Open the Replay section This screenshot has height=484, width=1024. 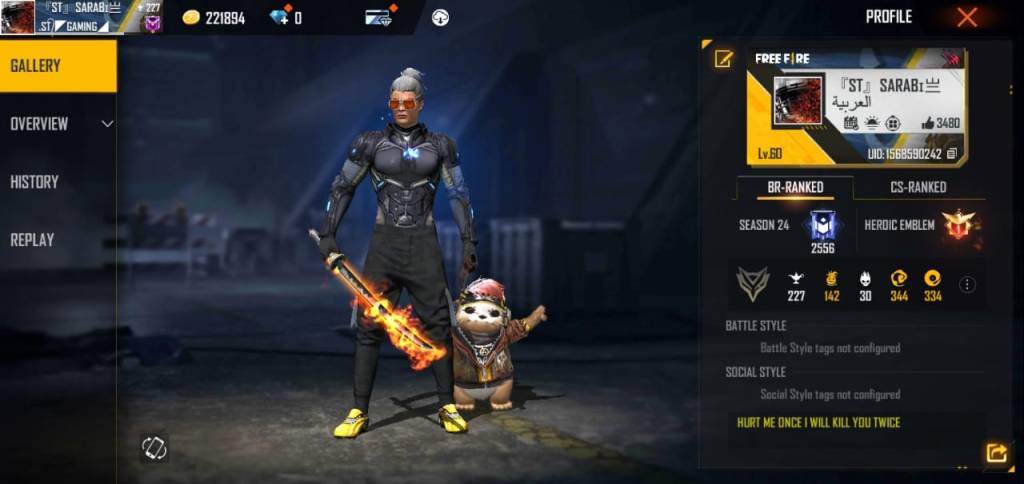click(32, 240)
